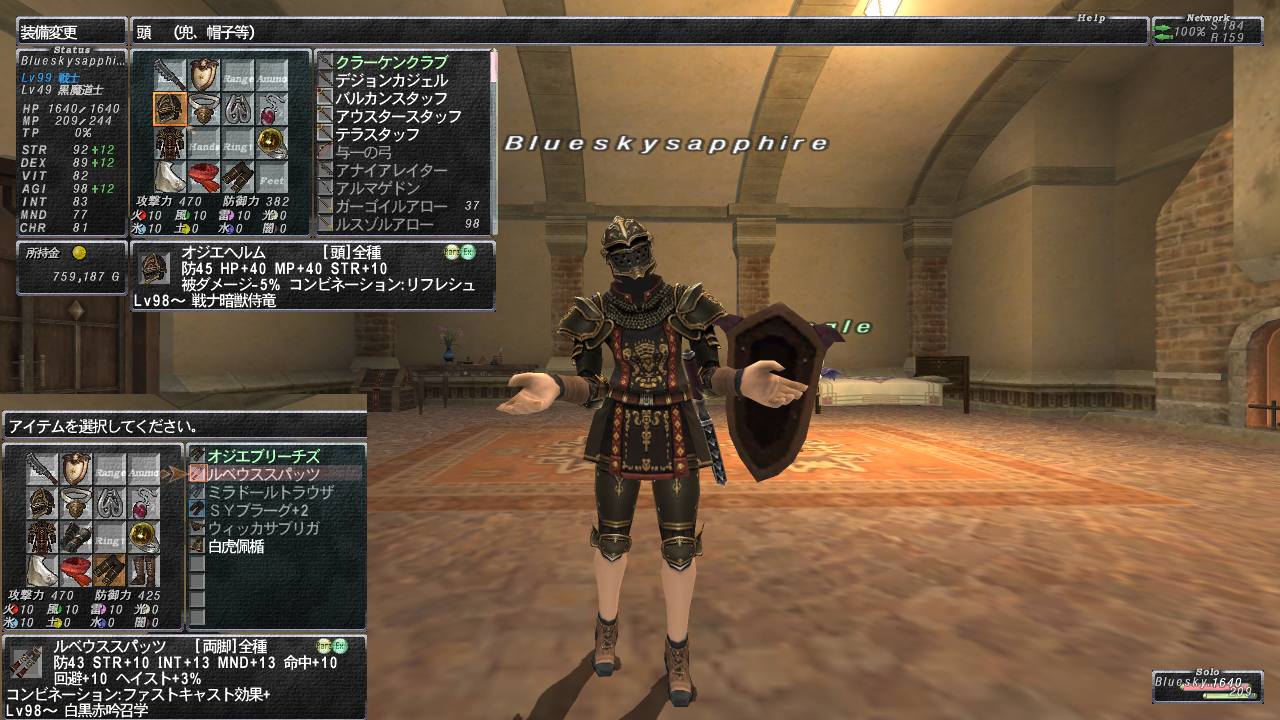Click the empty Hands equipment slot

point(204,144)
